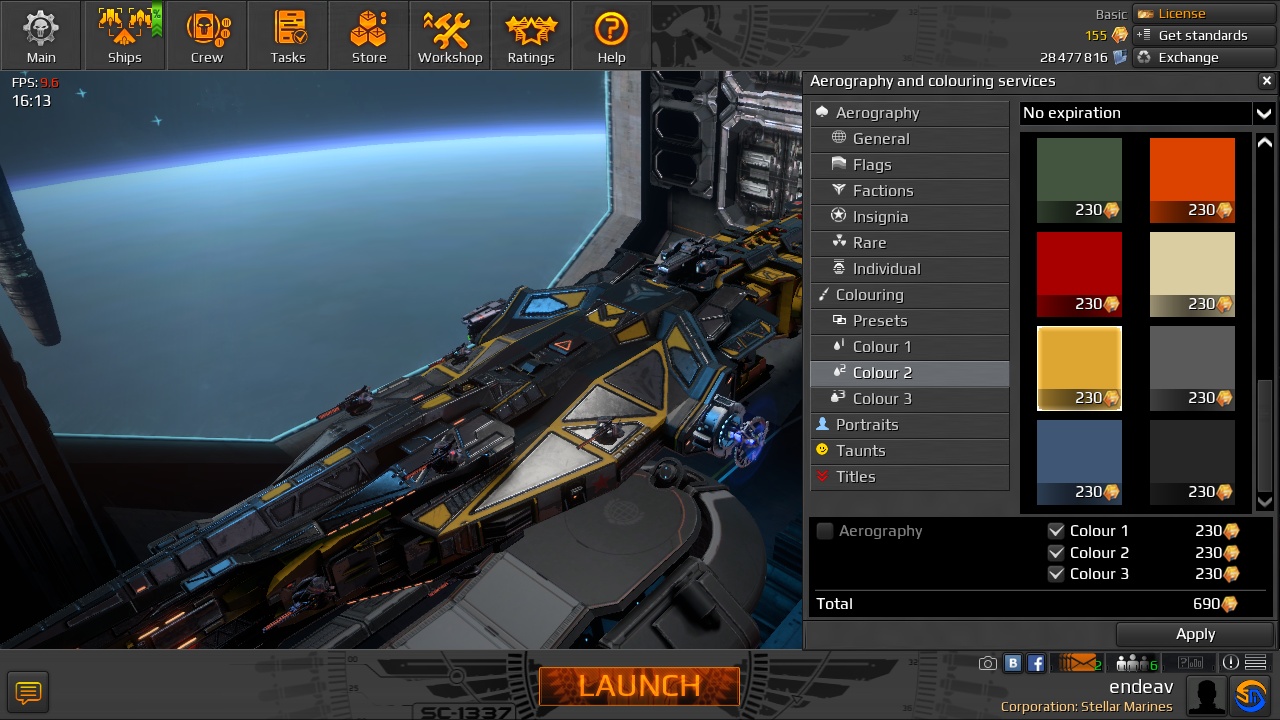Uncheck Colour 3 in the summary
This screenshot has height=720, width=1280.
click(1057, 574)
